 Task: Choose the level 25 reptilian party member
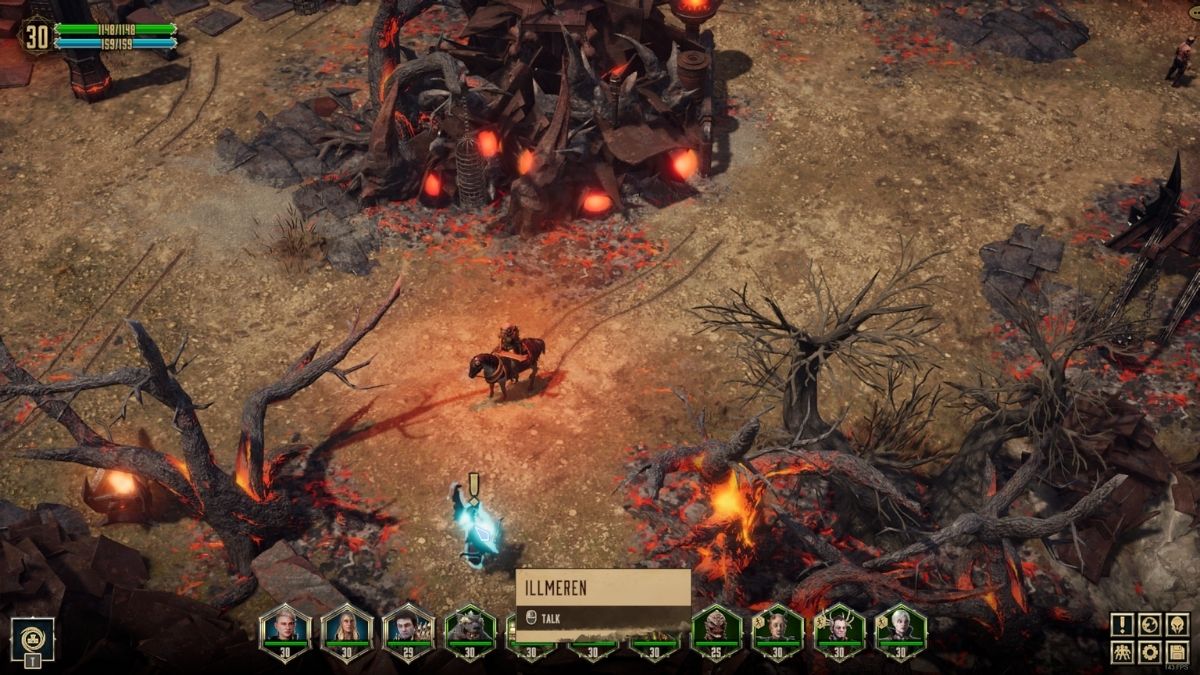[716, 630]
